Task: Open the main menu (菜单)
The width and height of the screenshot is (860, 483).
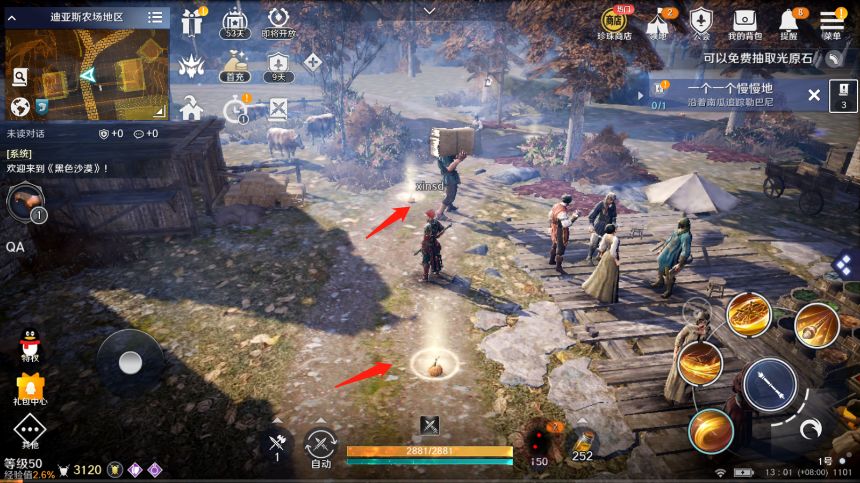Action: [832, 21]
